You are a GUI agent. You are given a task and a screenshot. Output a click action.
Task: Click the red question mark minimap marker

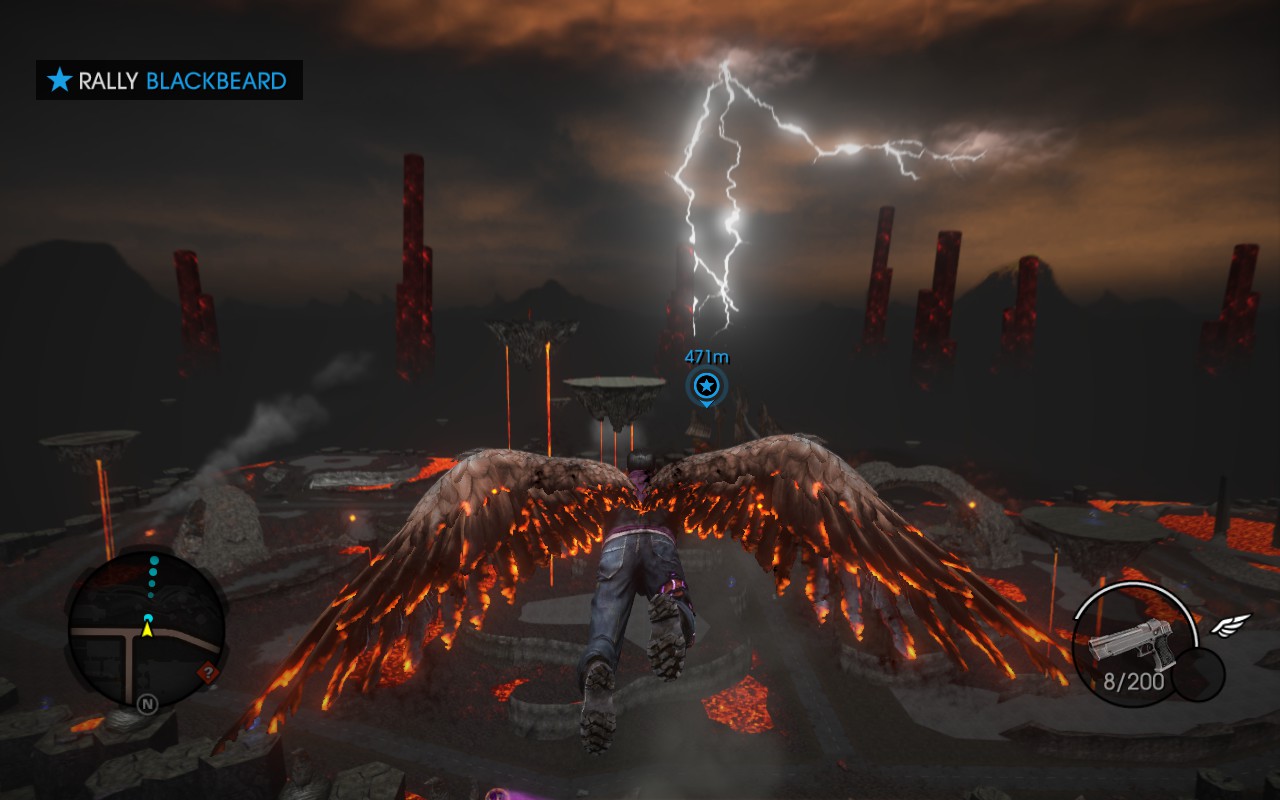(x=208, y=672)
